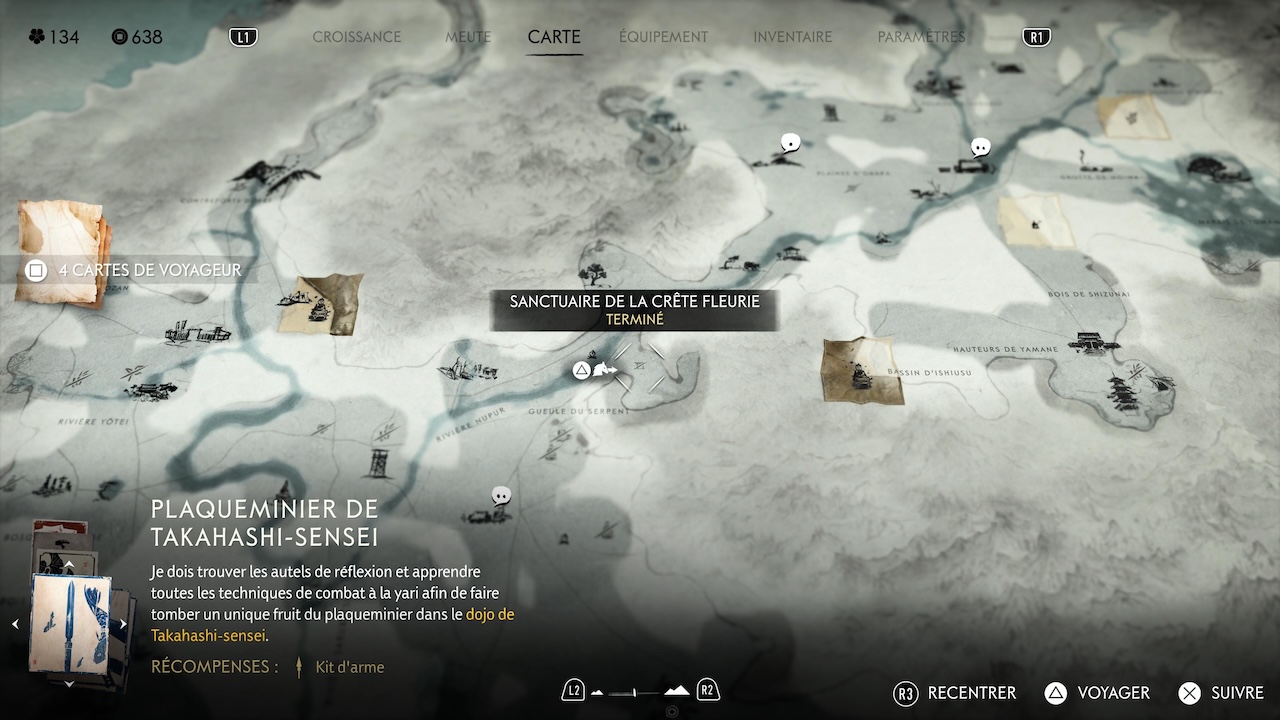Screen dimensions: 1280x720
Task: Open the 4 Cartes de Voyageur entry
Action: point(138,270)
